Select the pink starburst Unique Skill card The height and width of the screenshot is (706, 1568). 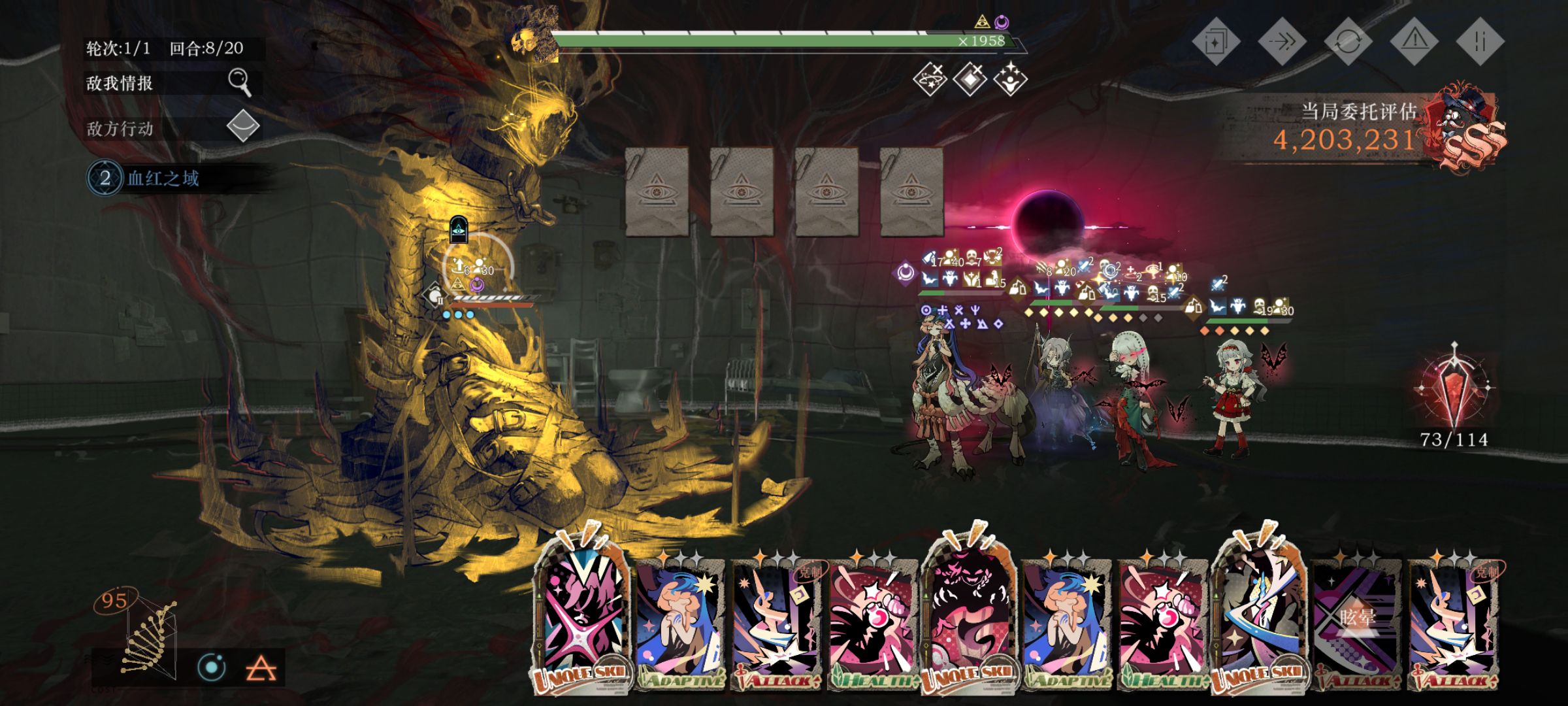tap(581, 614)
